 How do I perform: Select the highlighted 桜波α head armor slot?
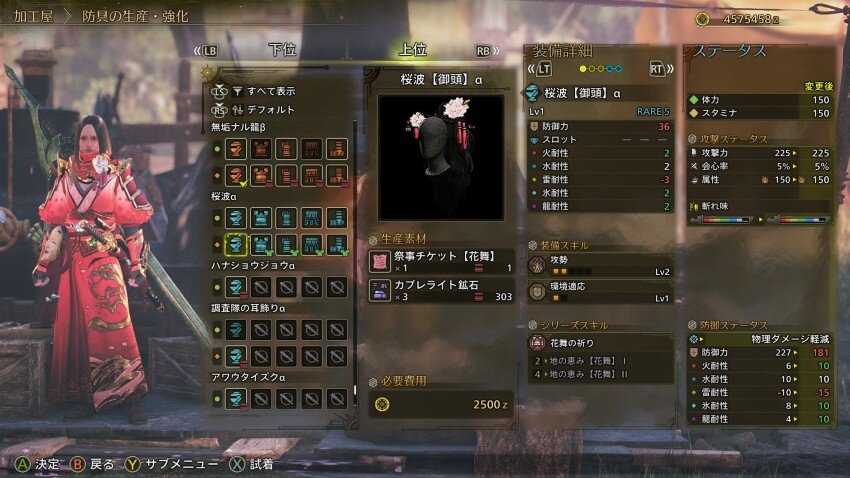point(236,243)
